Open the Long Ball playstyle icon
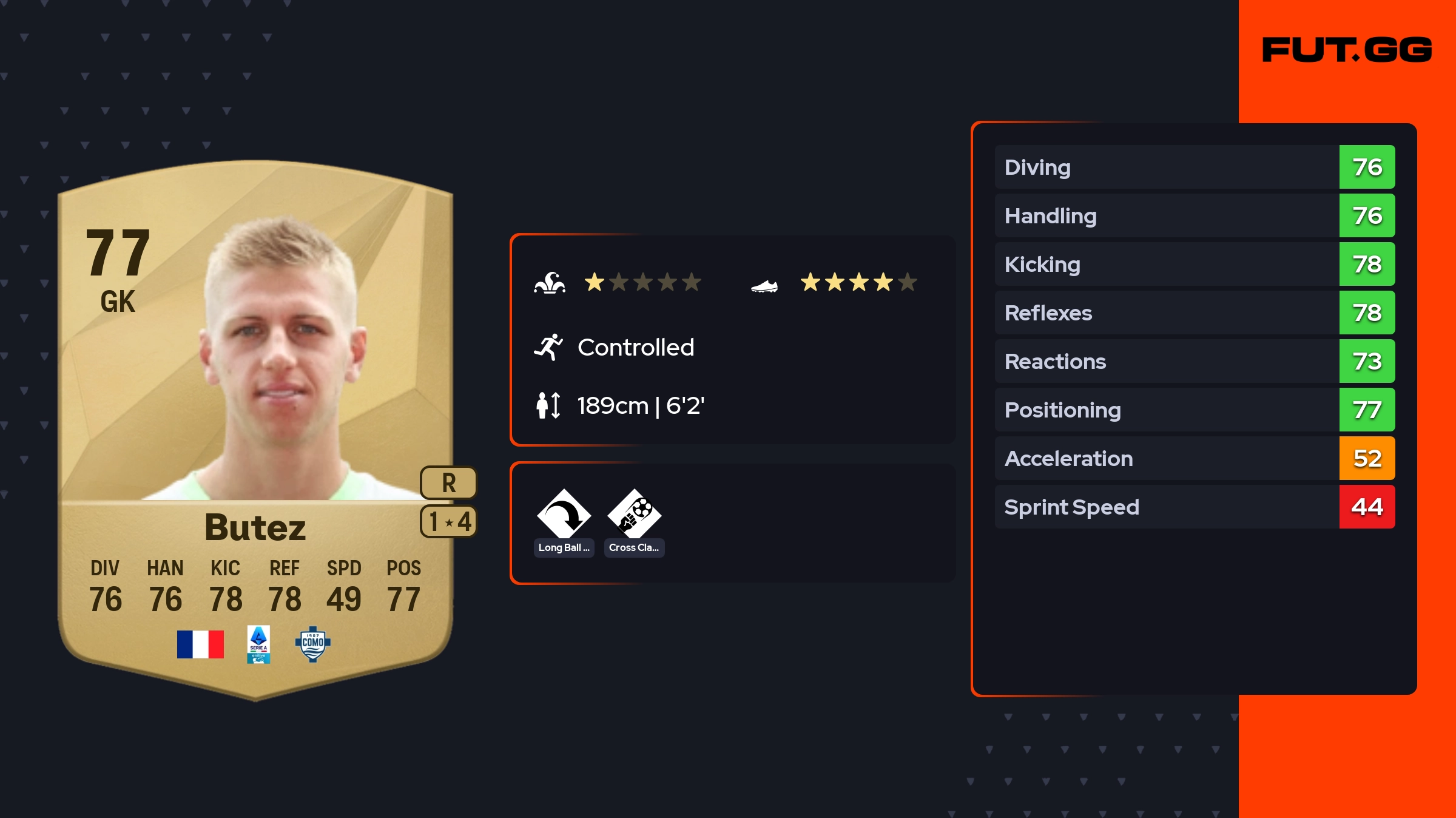This screenshot has width=1456, height=818. pos(564,515)
